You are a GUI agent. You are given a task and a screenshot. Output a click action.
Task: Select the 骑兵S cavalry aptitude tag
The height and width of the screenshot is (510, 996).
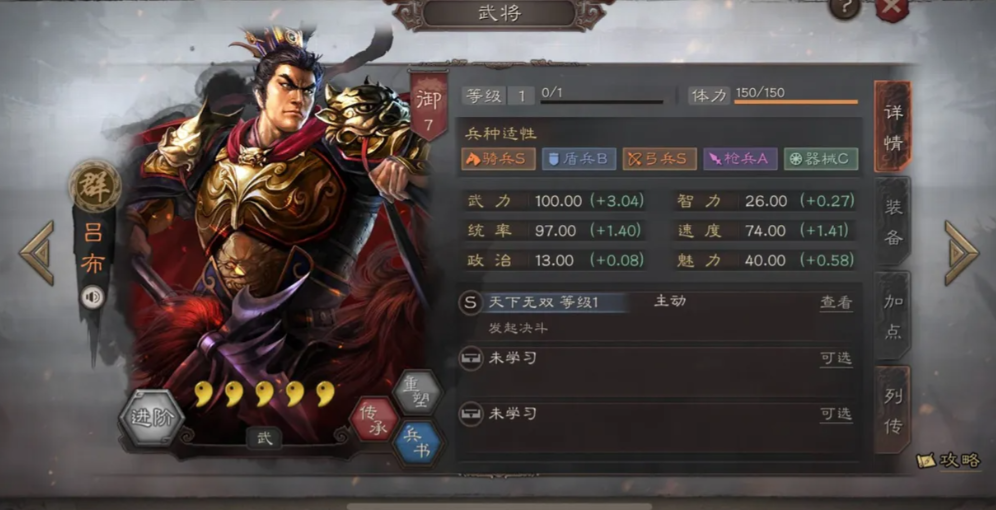pyautogui.click(x=498, y=159)
